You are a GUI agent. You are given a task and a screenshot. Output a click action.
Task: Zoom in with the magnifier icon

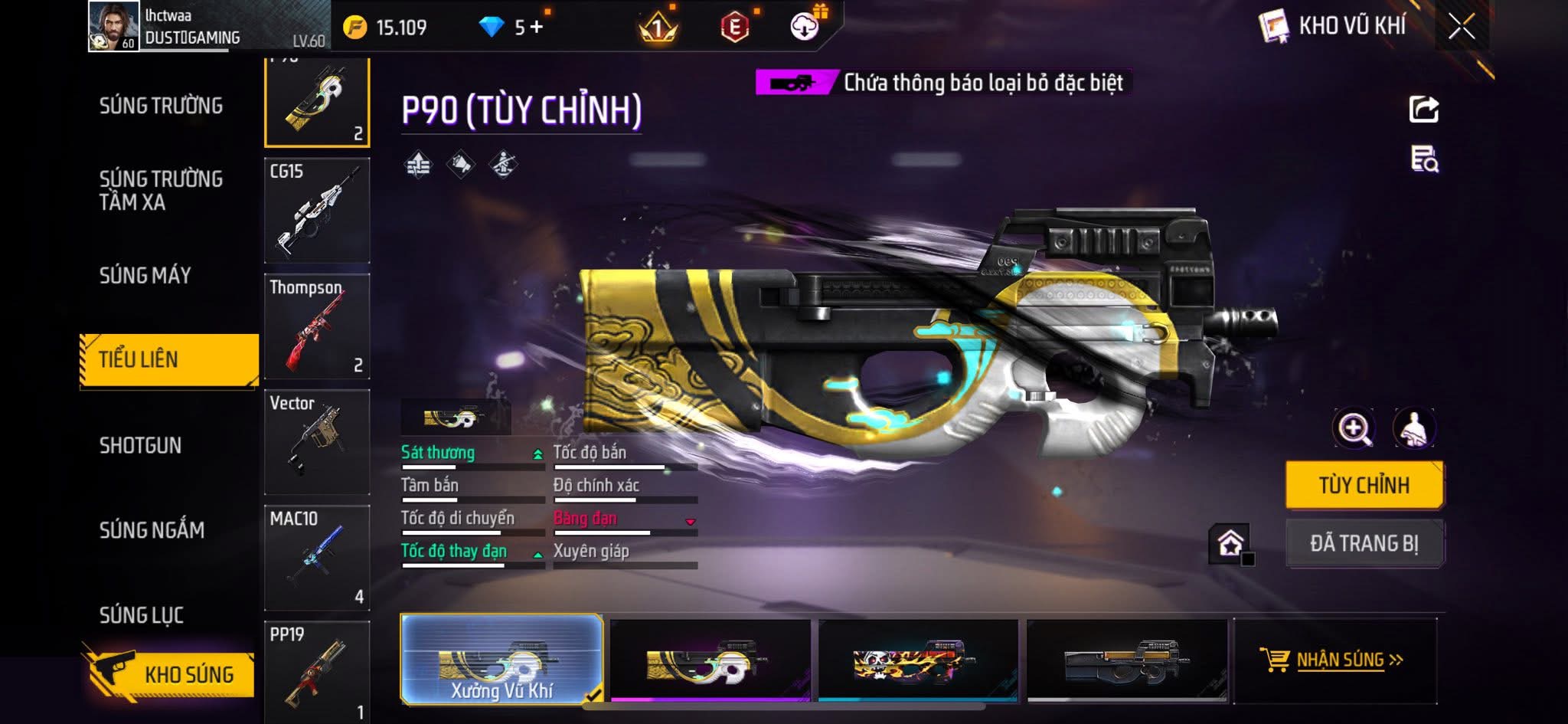pyautogui.click(x=1354, y=429)
